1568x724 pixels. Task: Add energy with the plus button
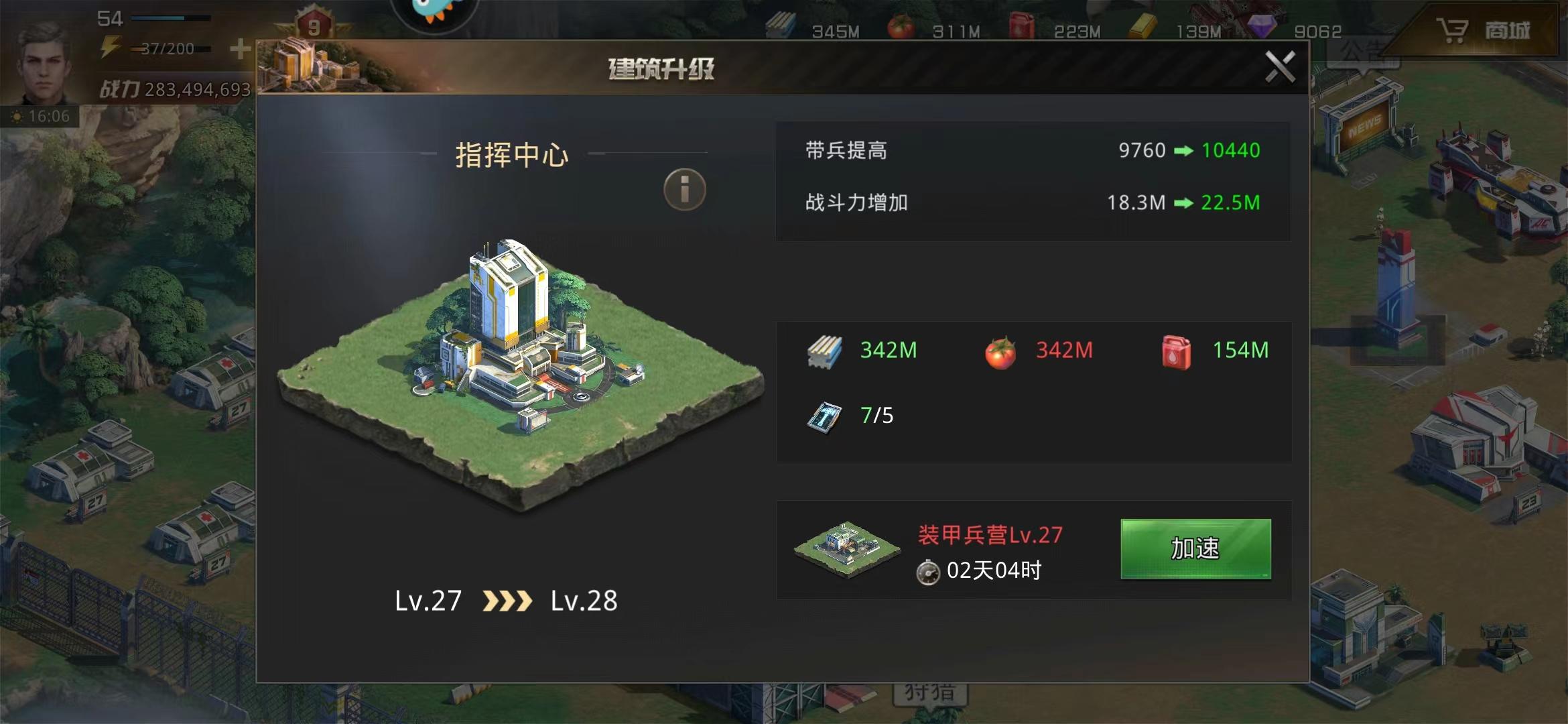pyautogui.click(x=239, y=49)
